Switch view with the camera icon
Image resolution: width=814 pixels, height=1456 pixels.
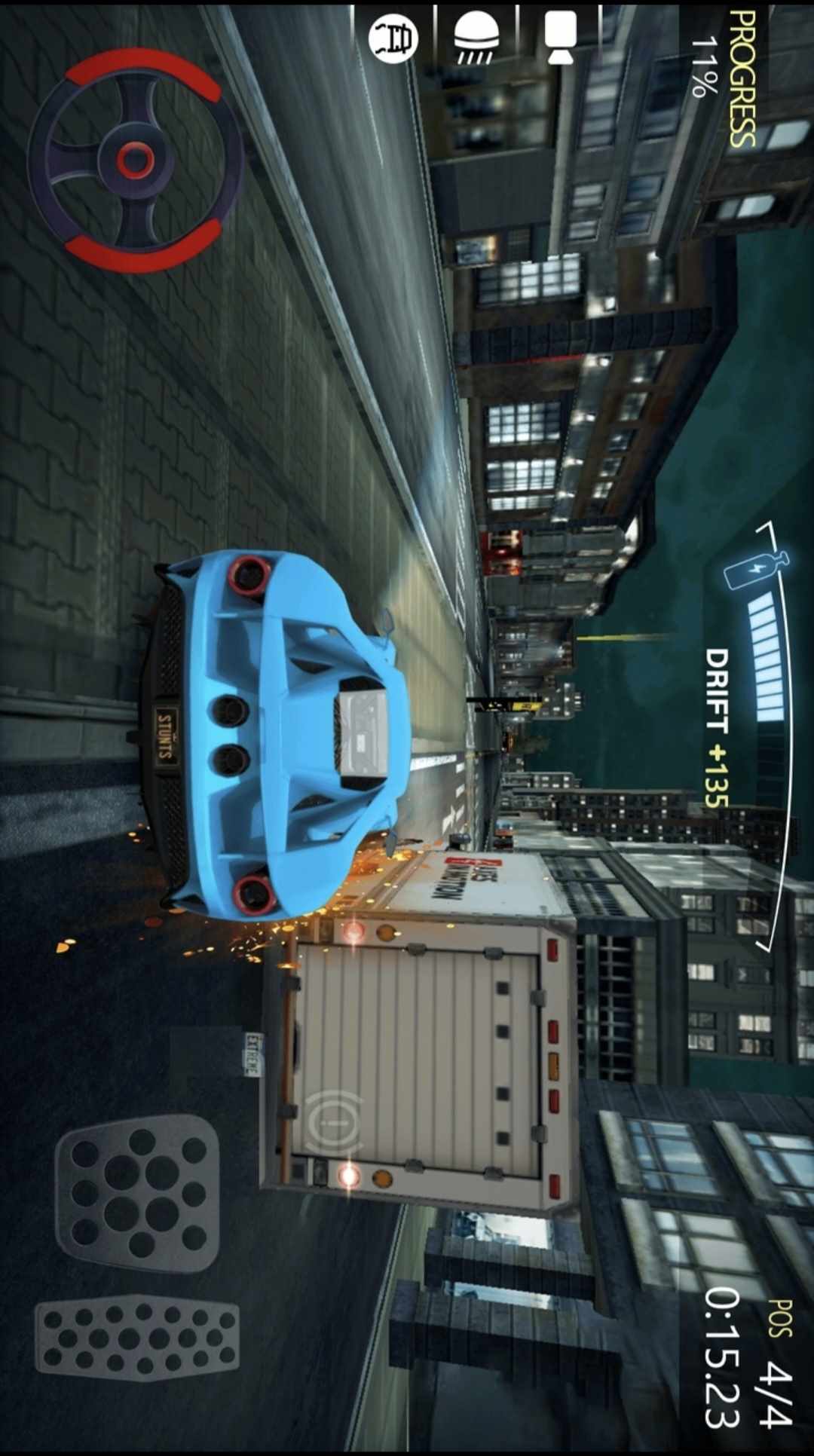(561, 36)
